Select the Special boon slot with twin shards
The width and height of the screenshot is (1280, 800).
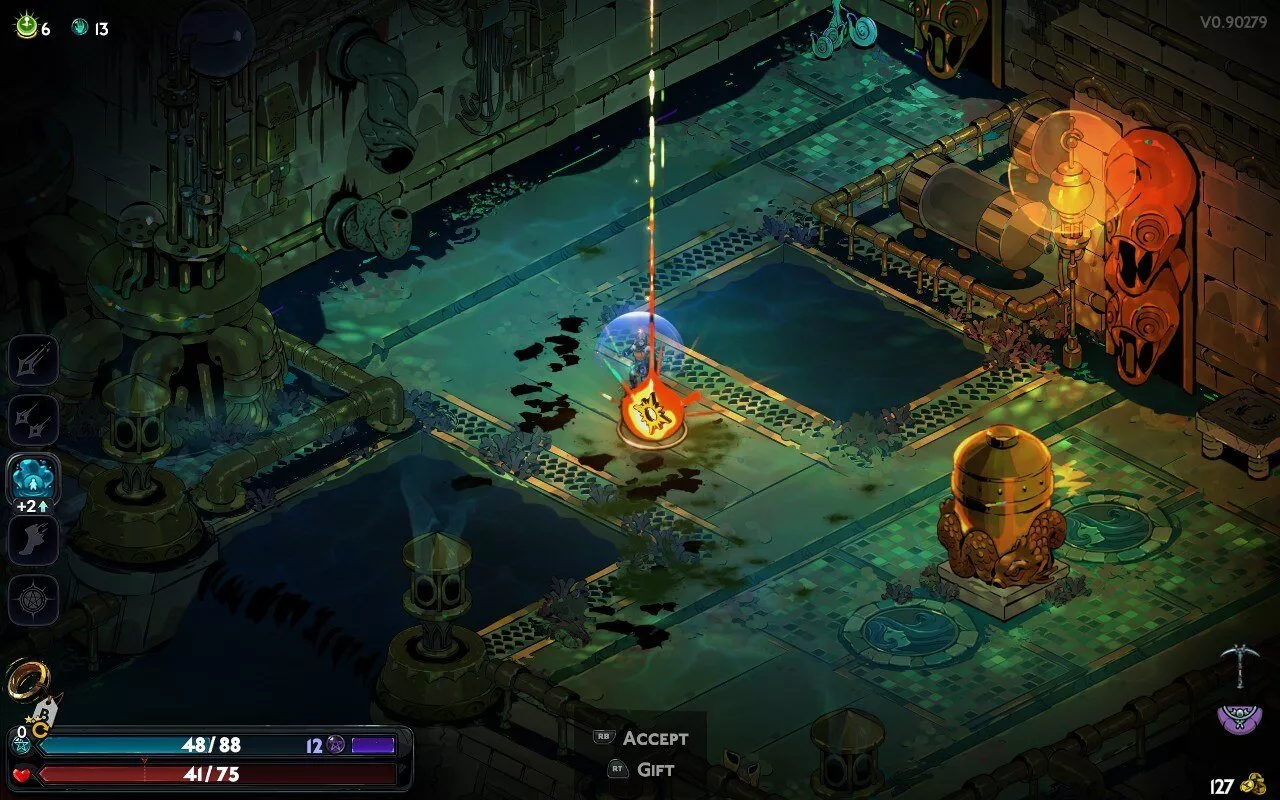[x=34, y=420]
